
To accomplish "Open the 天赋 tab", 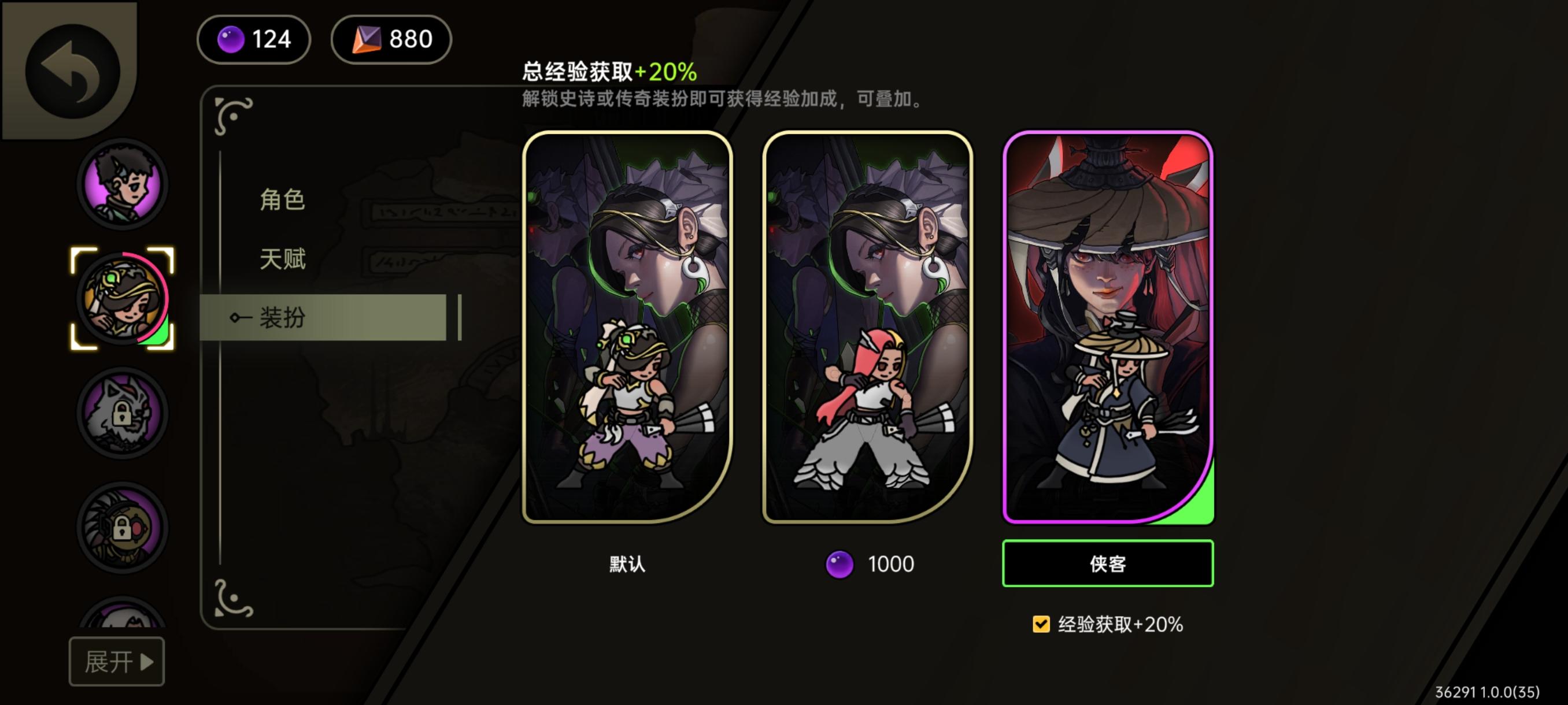I will [284, 258].
